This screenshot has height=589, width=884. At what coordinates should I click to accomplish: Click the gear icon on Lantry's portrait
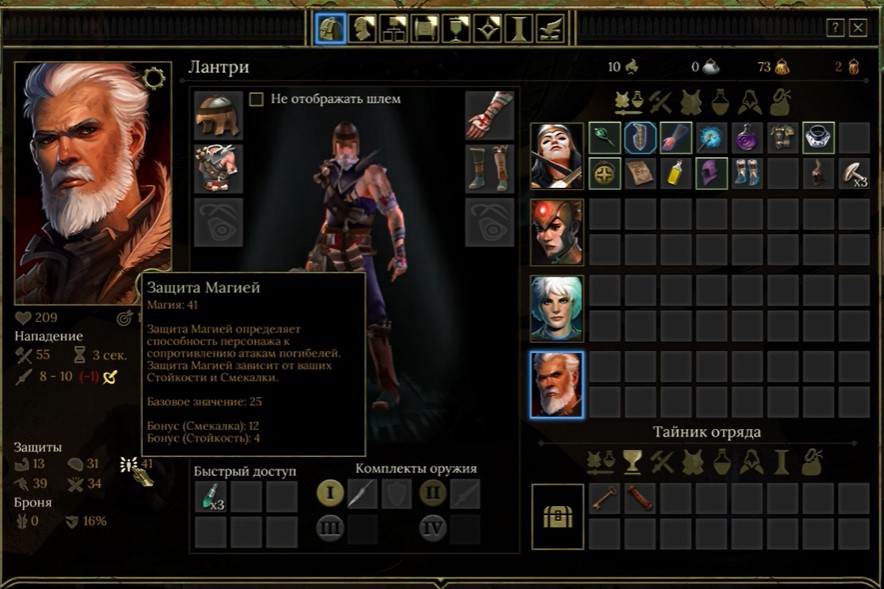click(x=154, y=78)
